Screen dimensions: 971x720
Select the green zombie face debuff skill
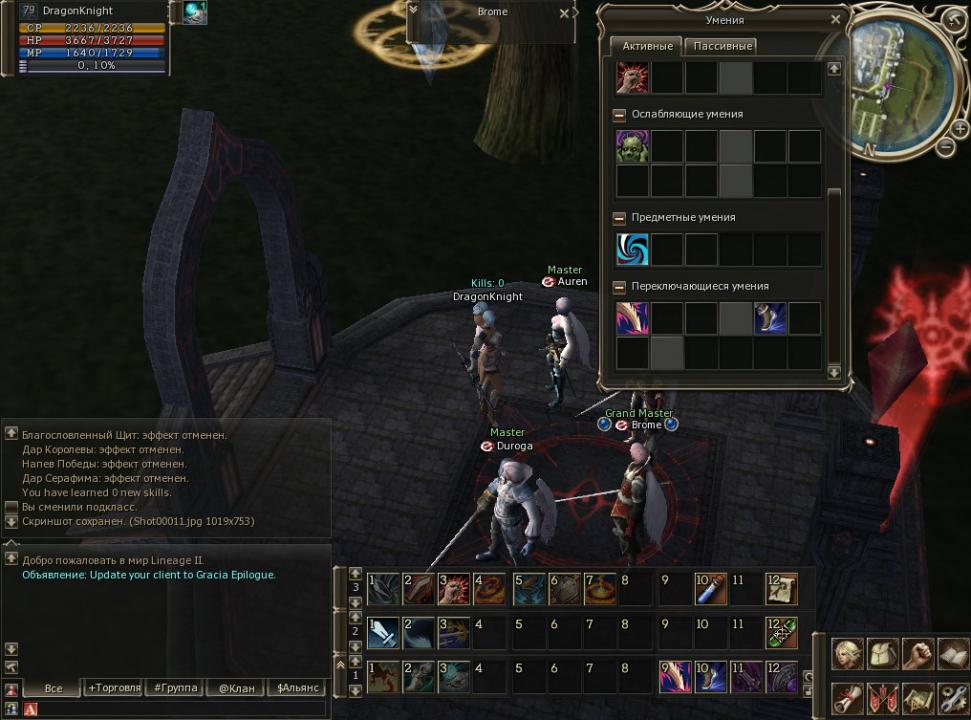(632, 146)
